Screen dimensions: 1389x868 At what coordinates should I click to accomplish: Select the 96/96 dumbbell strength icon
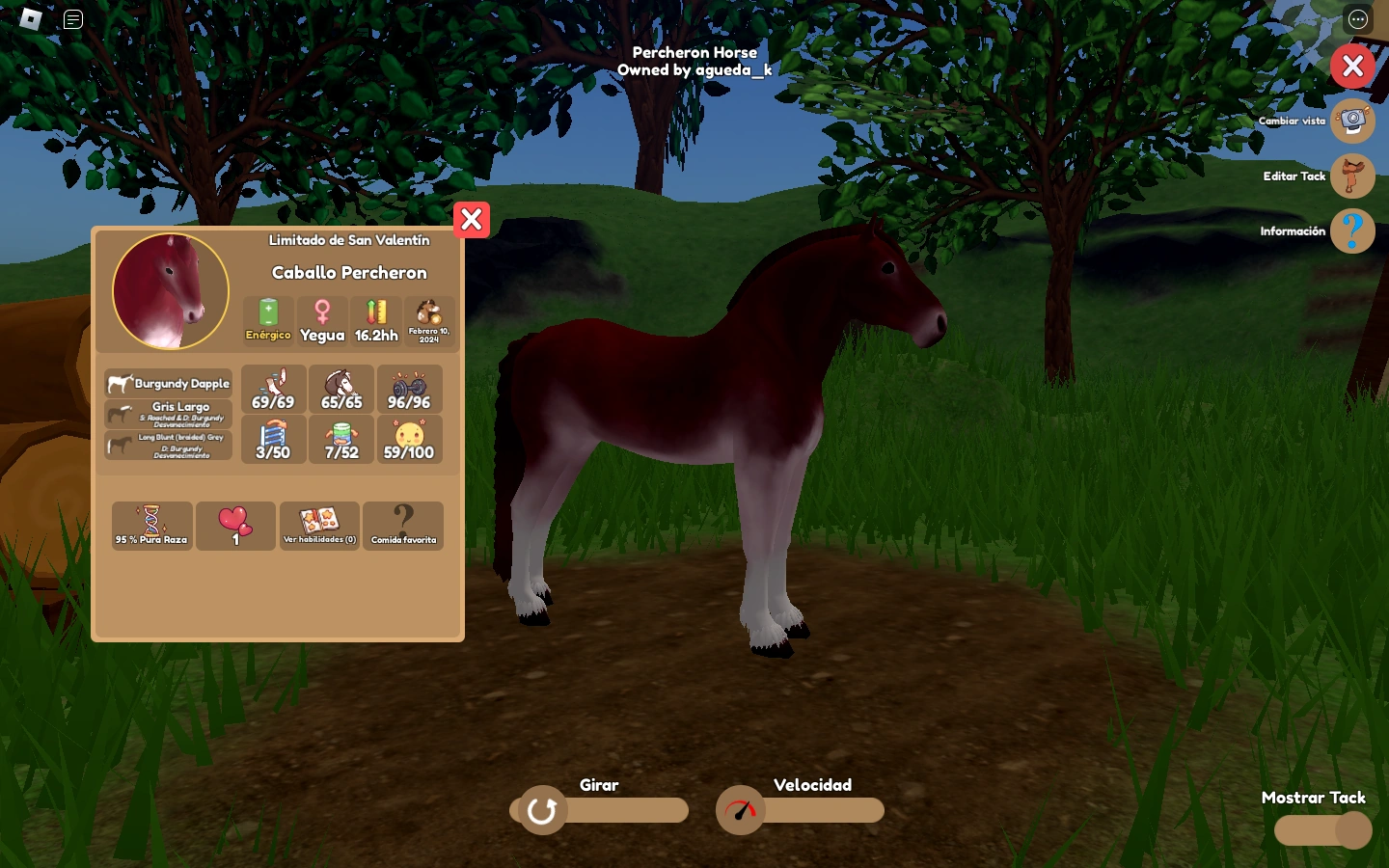[x=409, y=389]
